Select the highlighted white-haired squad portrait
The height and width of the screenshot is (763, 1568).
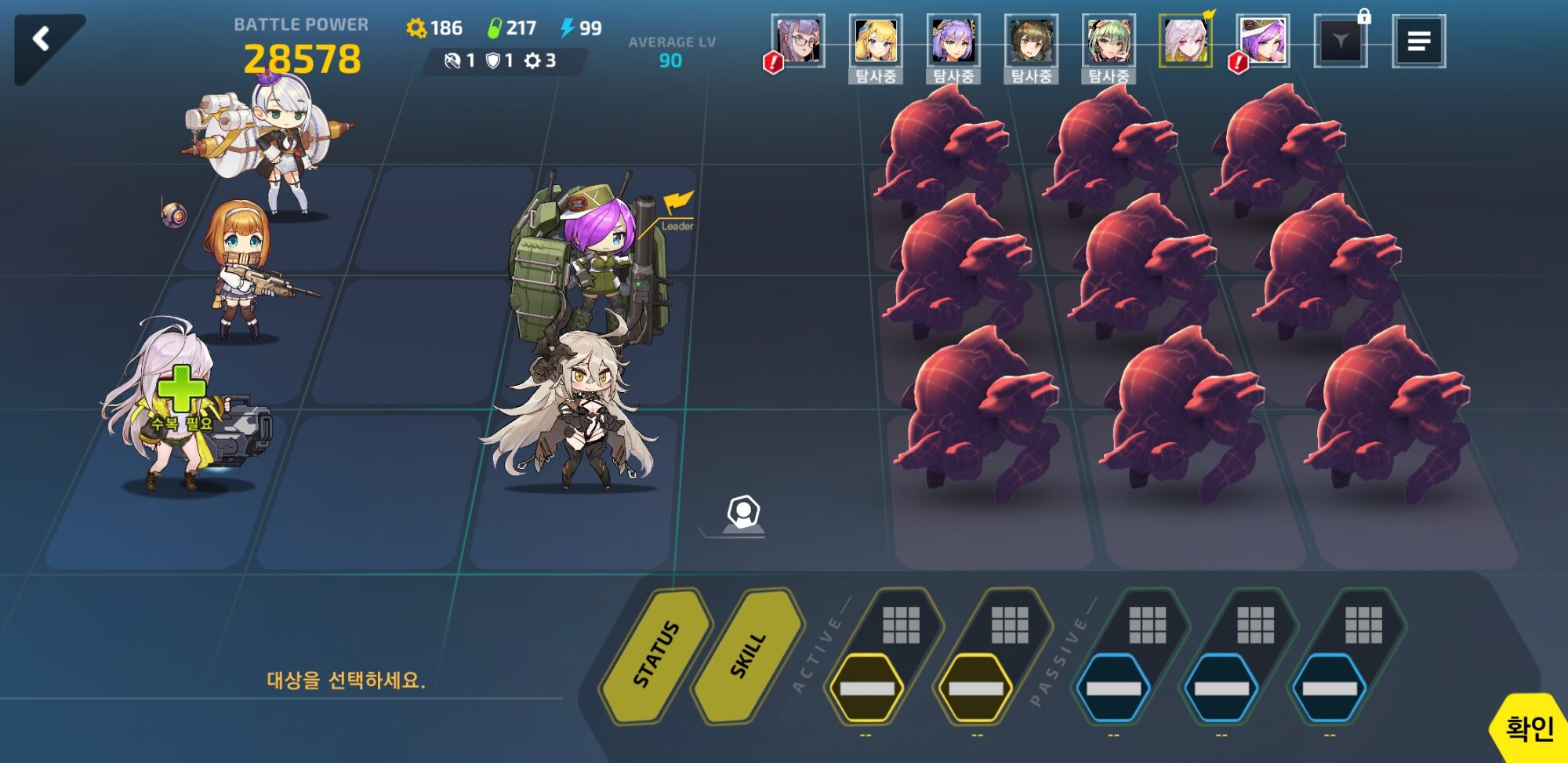(1185, 41)
